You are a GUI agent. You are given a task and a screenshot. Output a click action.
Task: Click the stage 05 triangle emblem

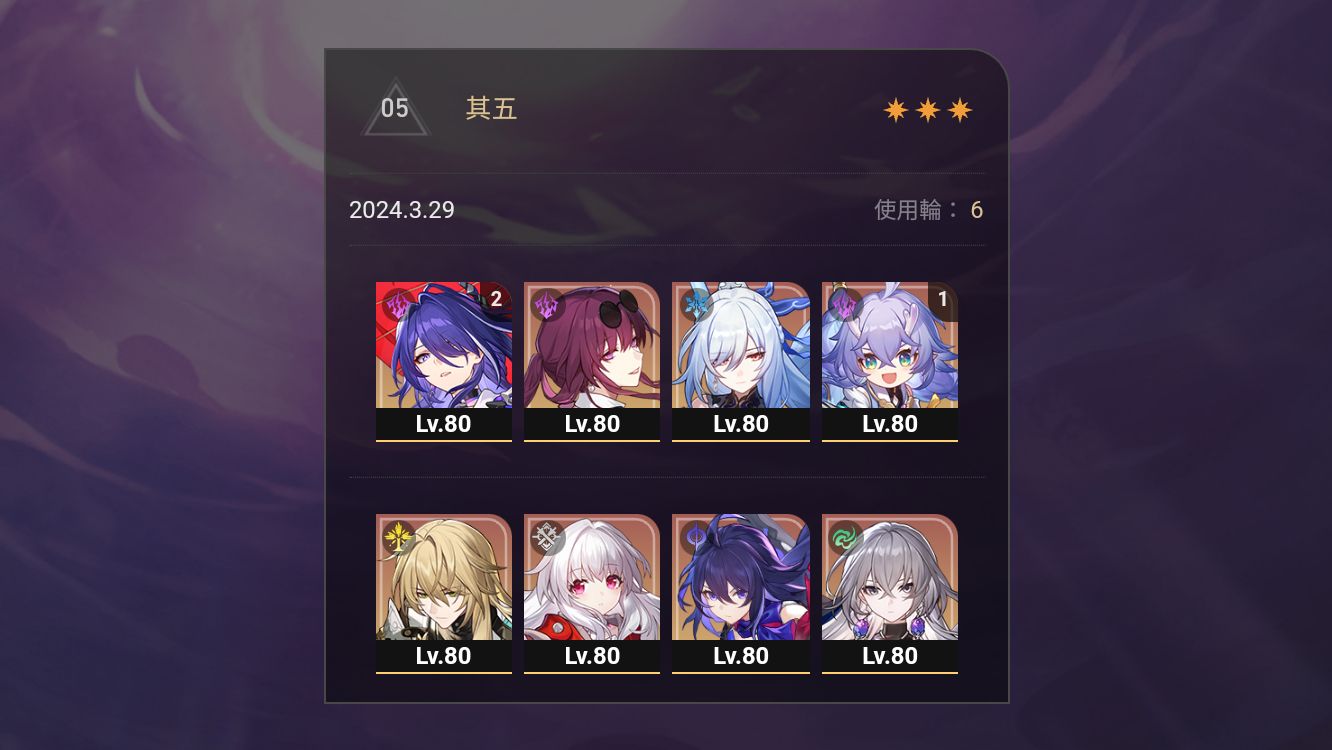(395, 110)
